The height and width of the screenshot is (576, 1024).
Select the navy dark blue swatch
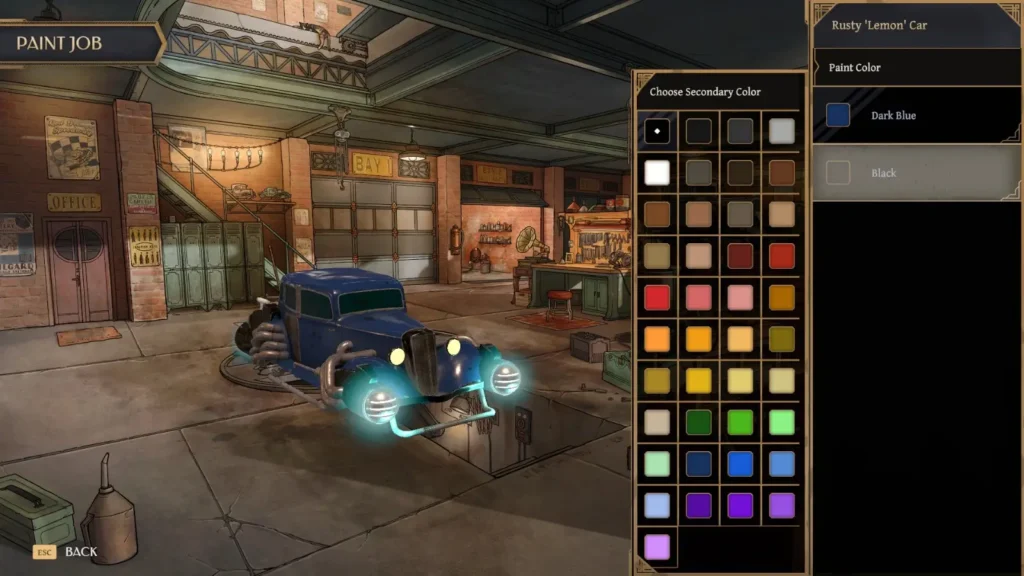point(699,464)
